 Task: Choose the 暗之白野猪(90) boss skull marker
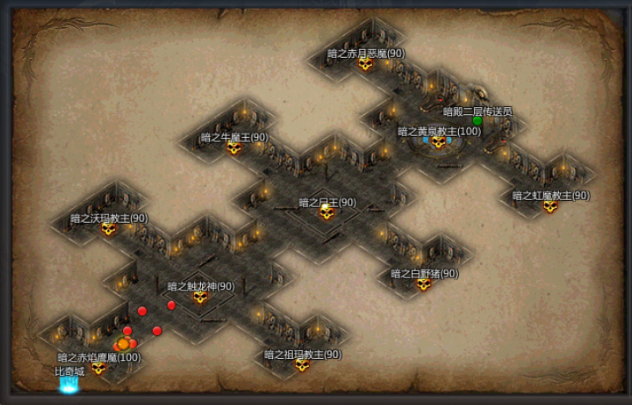(424, 285)
